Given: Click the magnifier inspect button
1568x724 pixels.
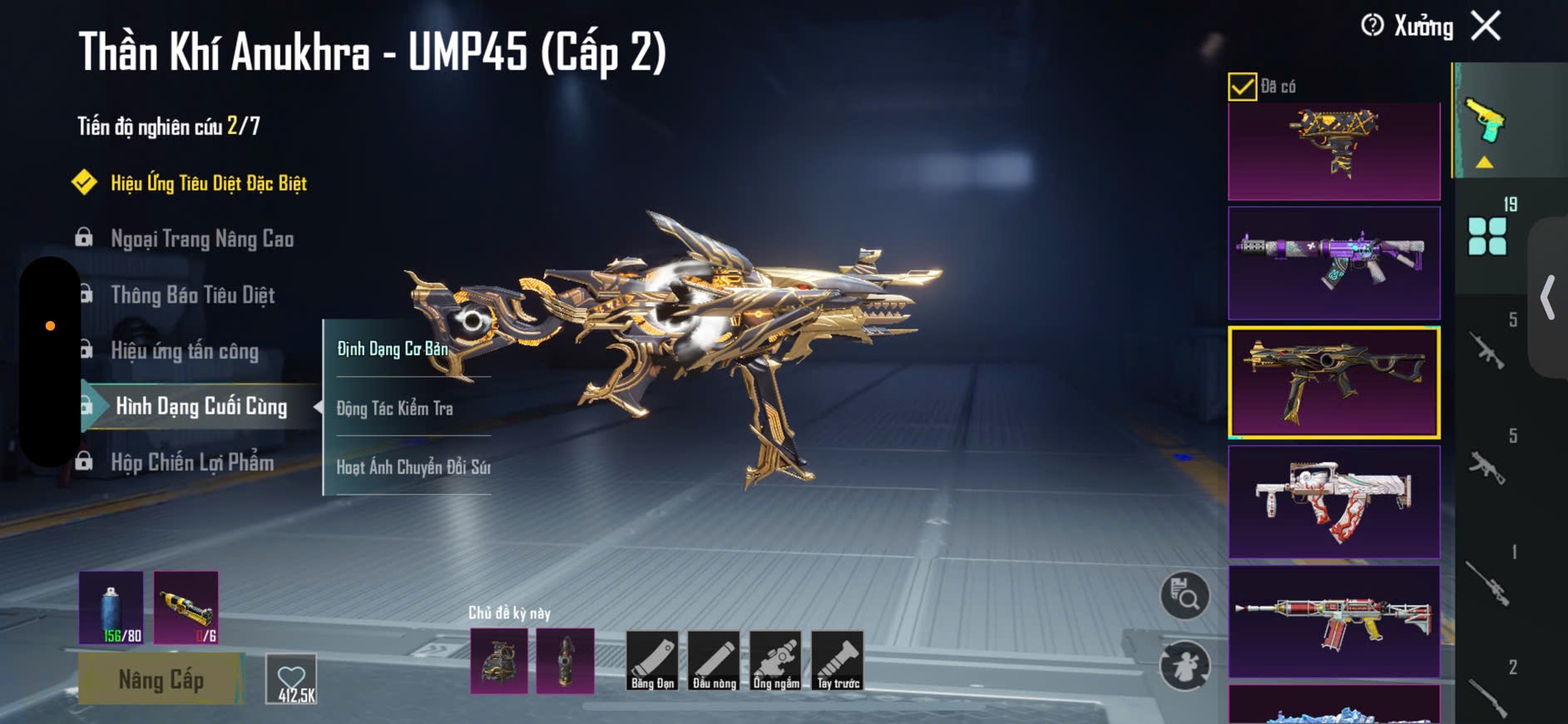Looking at the screenshot, I should pyautogui.click(x=1185, y=596).
